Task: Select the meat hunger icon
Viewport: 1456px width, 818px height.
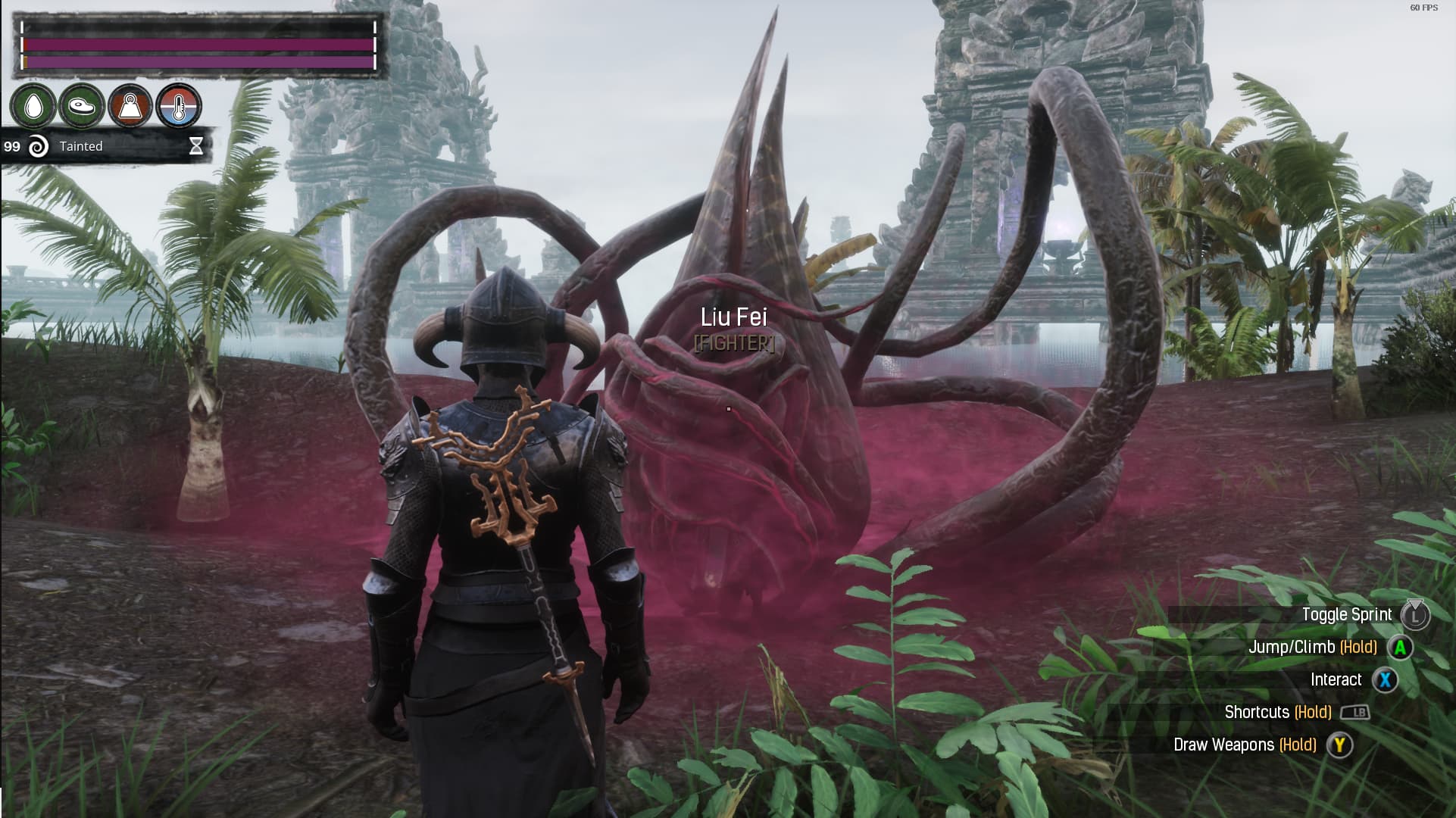Action: point(81,106)
